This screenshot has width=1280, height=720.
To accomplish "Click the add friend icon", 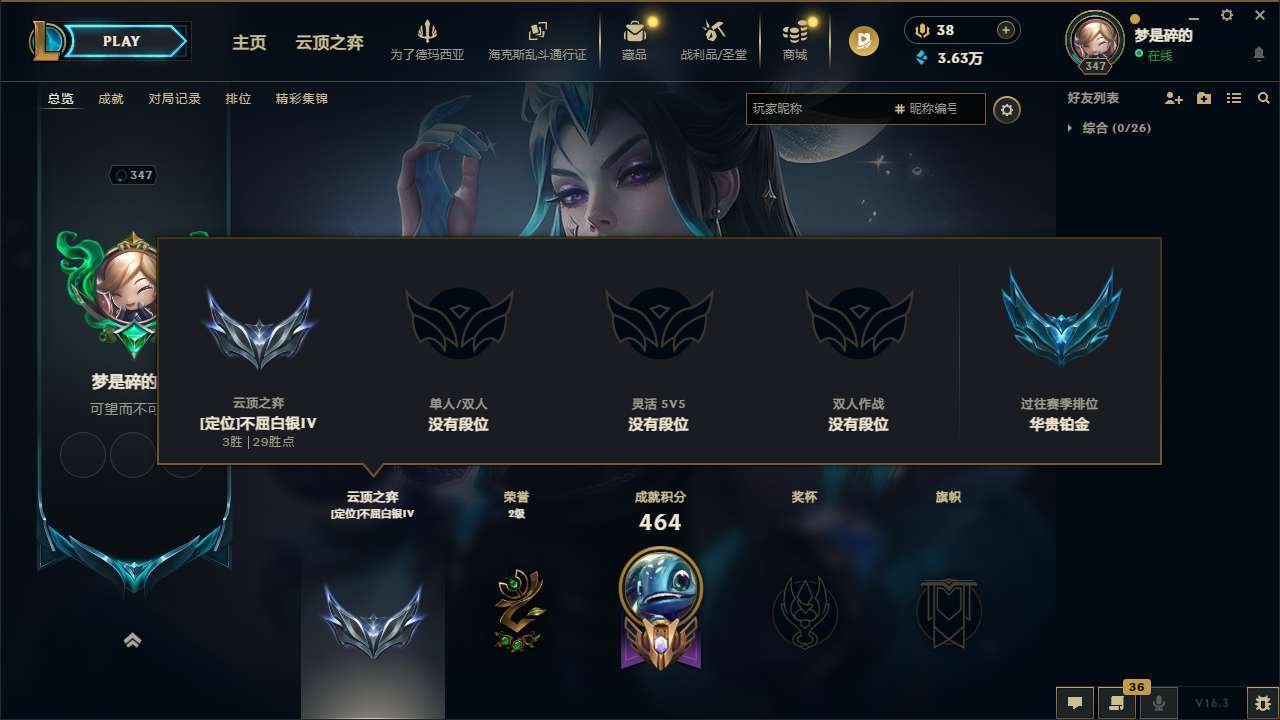I will (1173, 98).
